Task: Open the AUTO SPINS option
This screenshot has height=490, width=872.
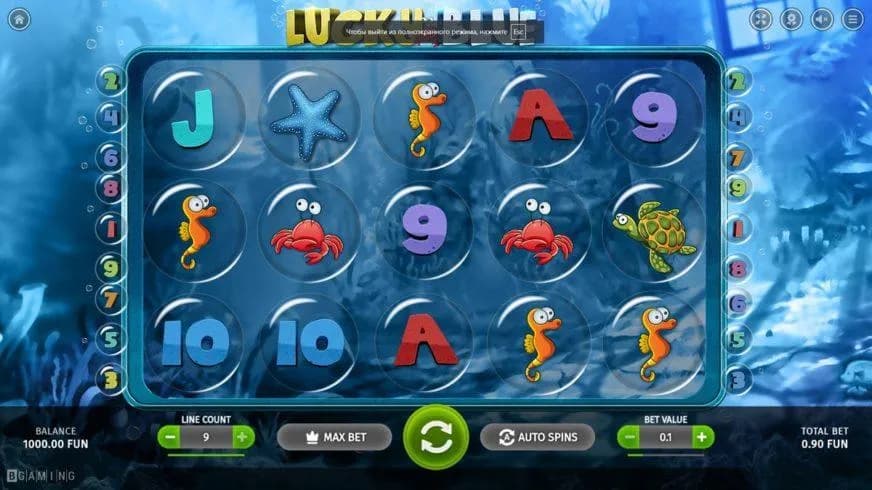Action: [536, 437]
